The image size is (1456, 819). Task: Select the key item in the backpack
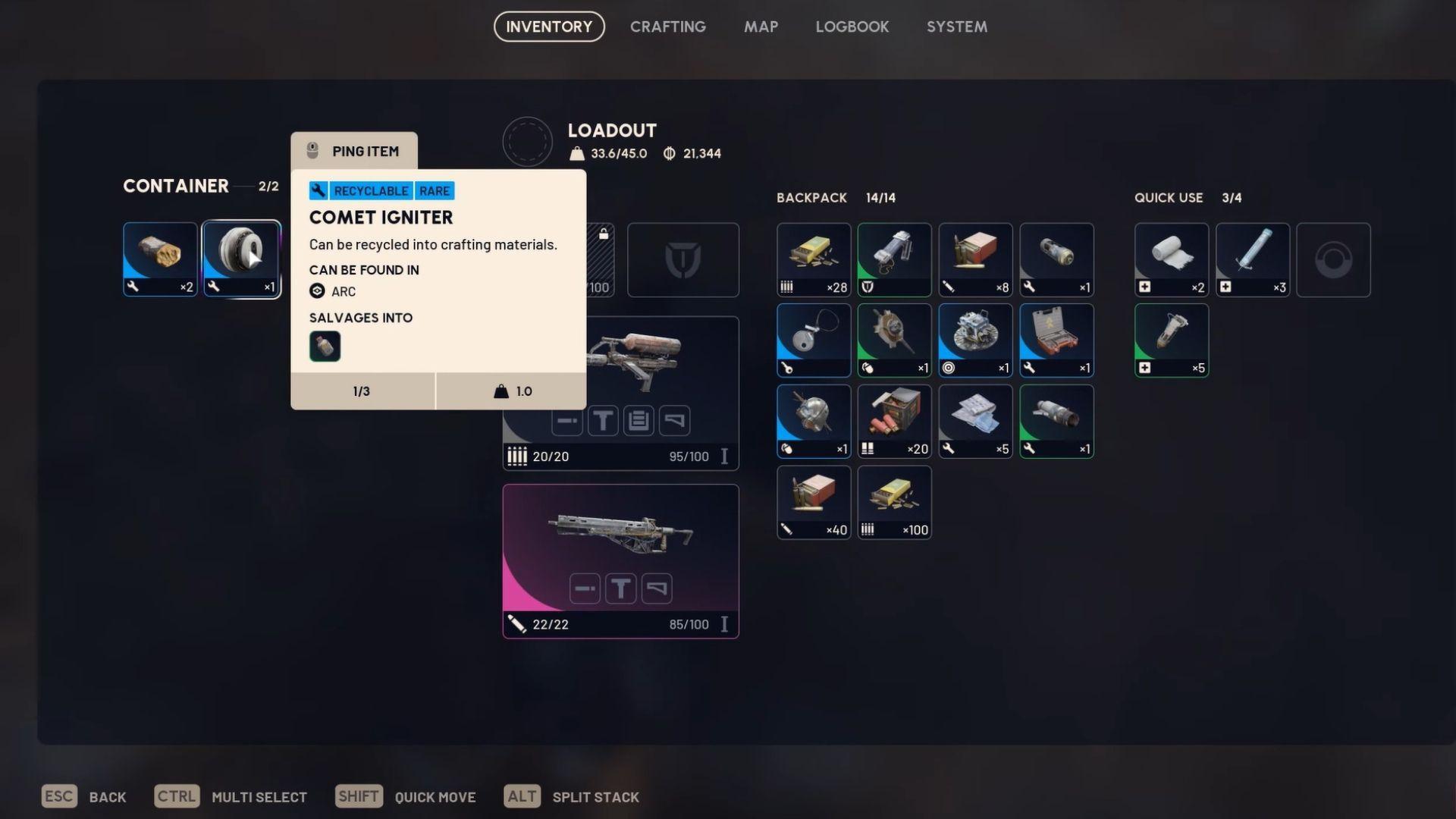coord(813,340)
